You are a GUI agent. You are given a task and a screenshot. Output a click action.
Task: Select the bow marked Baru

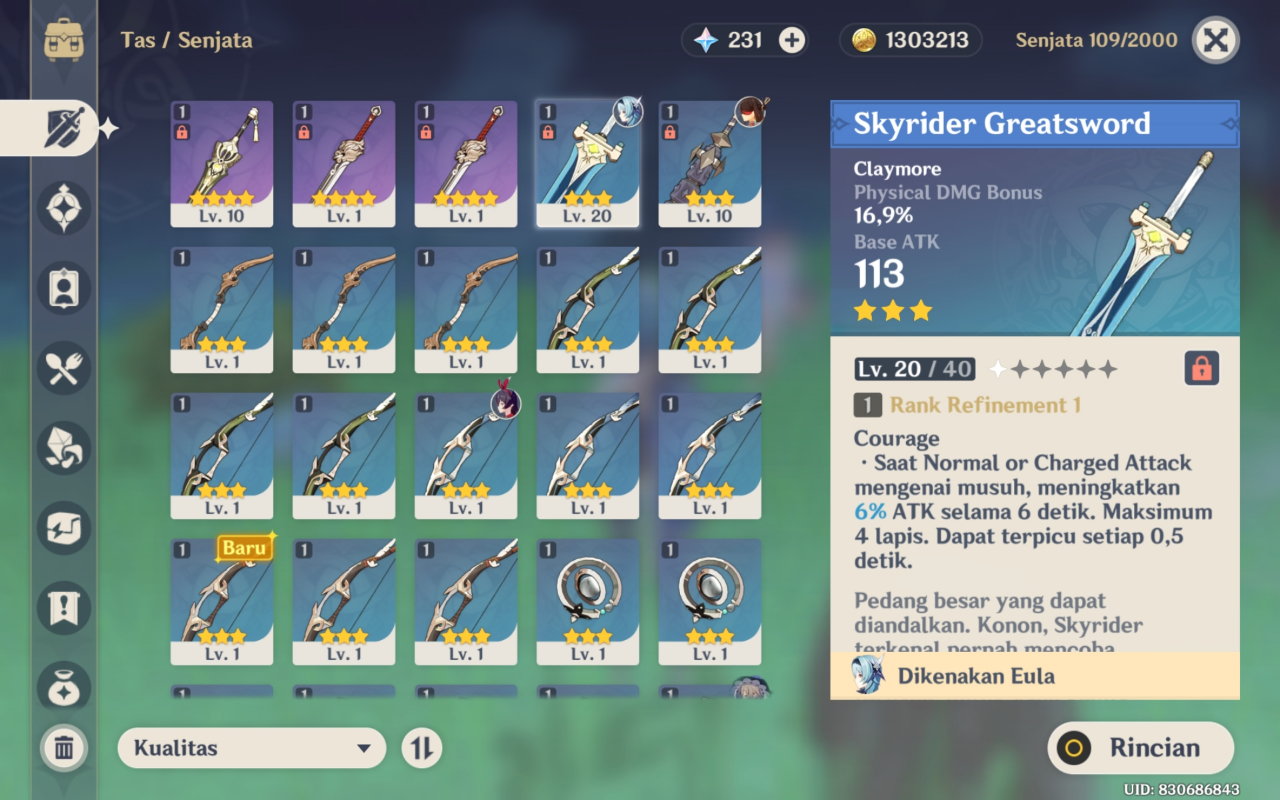pyautogui.click(x=222, y=601)
